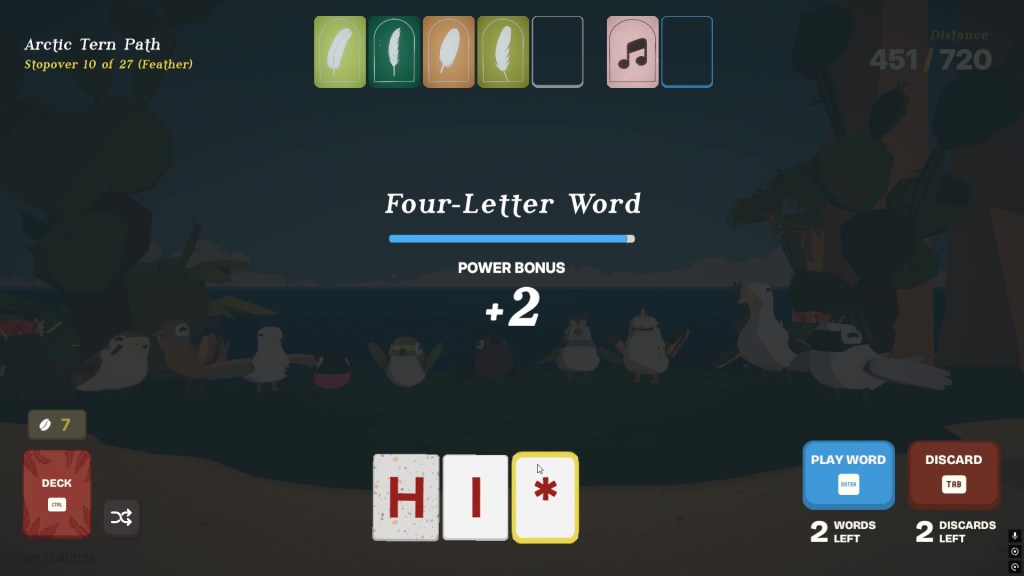Open the pink music note card

click(632, 52)
